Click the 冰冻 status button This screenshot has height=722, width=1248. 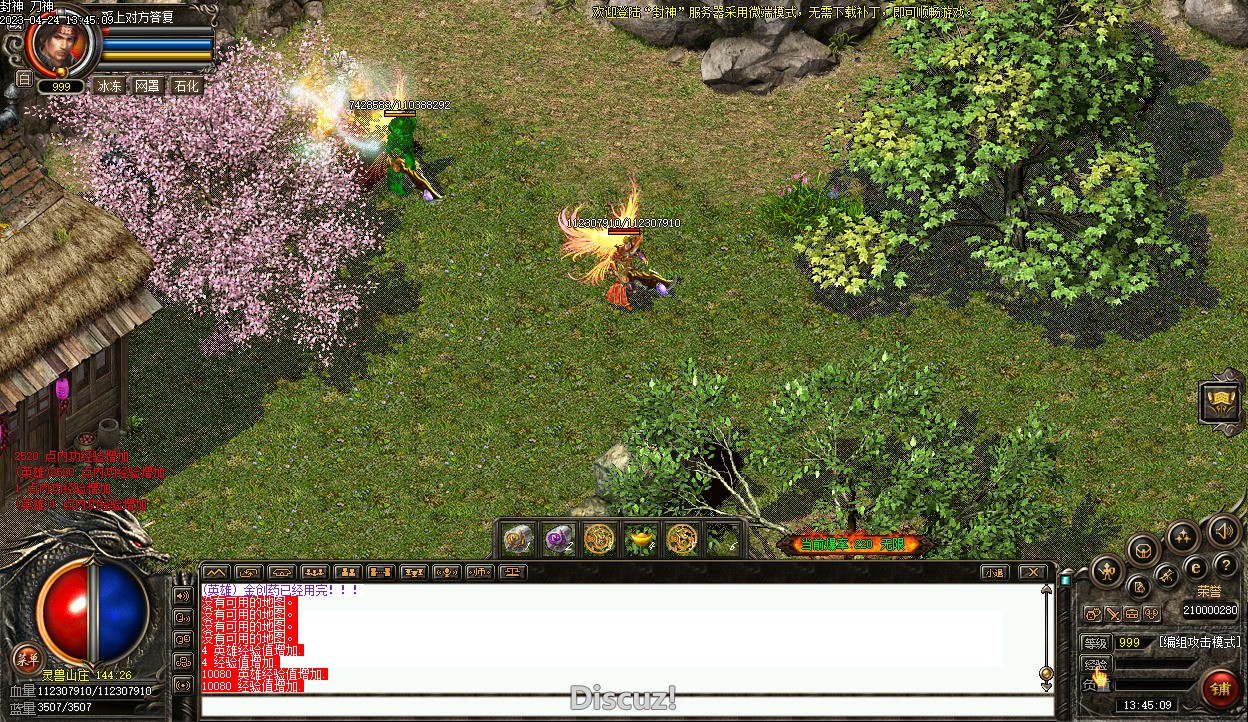pyautogui.click(x=109, y=86)
